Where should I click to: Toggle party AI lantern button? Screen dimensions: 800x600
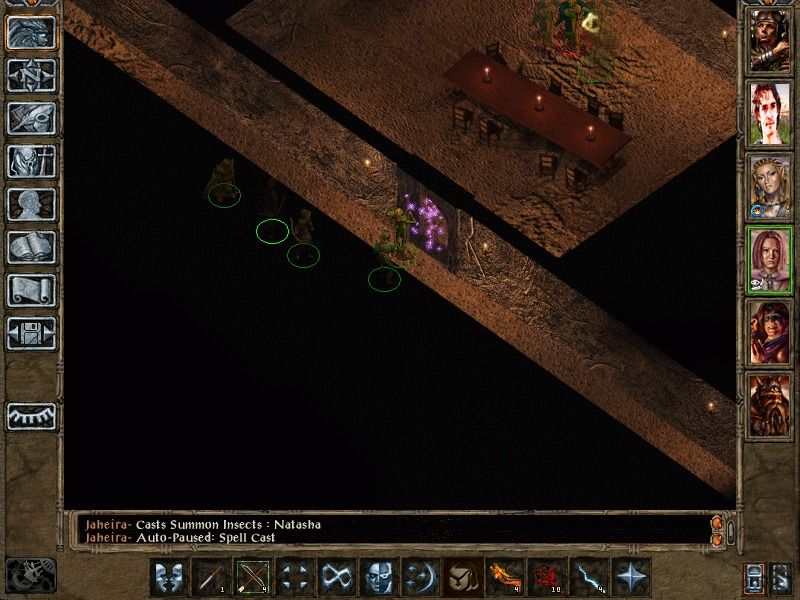[755, 577]
